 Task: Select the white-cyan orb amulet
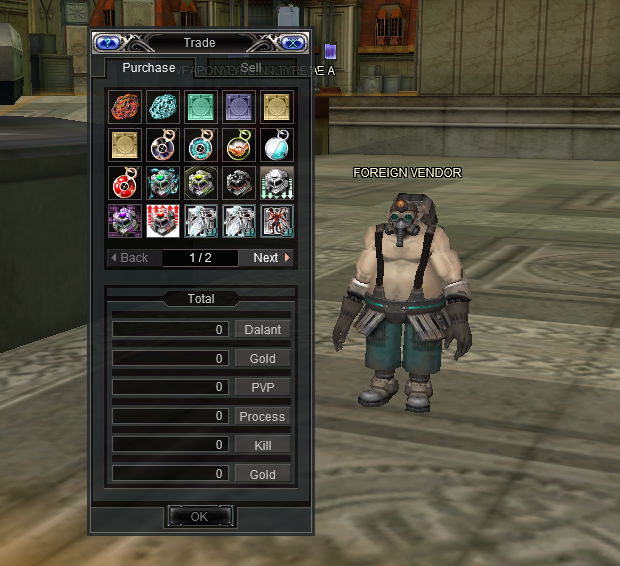point(276,144)
